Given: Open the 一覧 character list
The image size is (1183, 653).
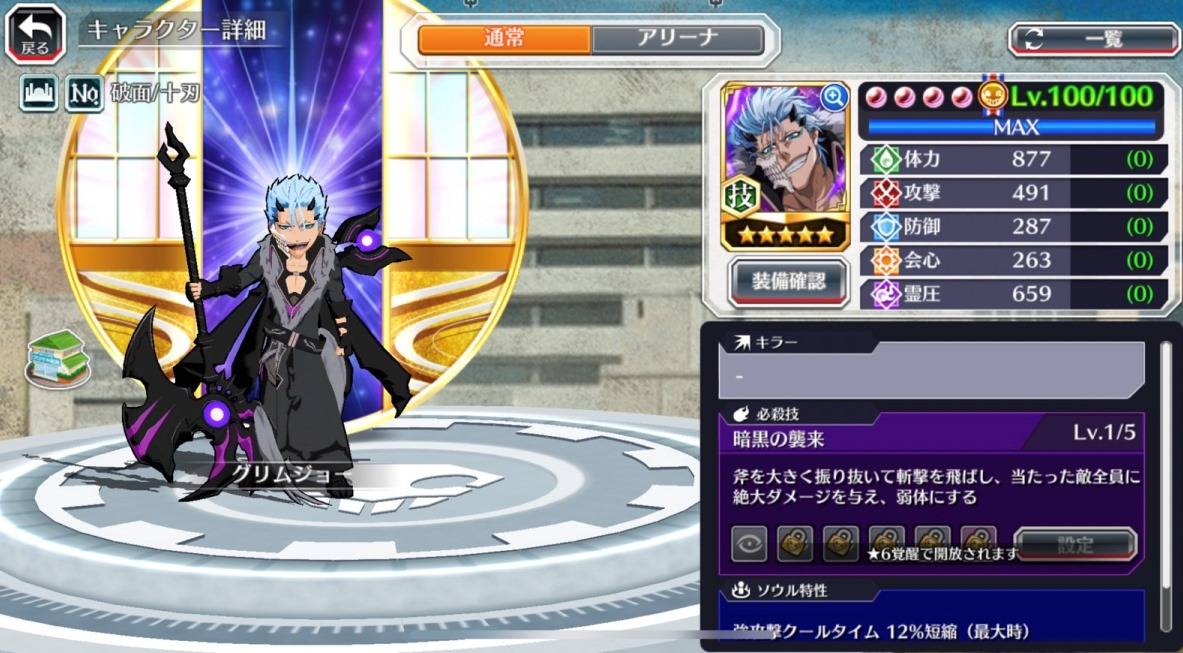Looking at the screenshot, I should (x=1093, y=40).
